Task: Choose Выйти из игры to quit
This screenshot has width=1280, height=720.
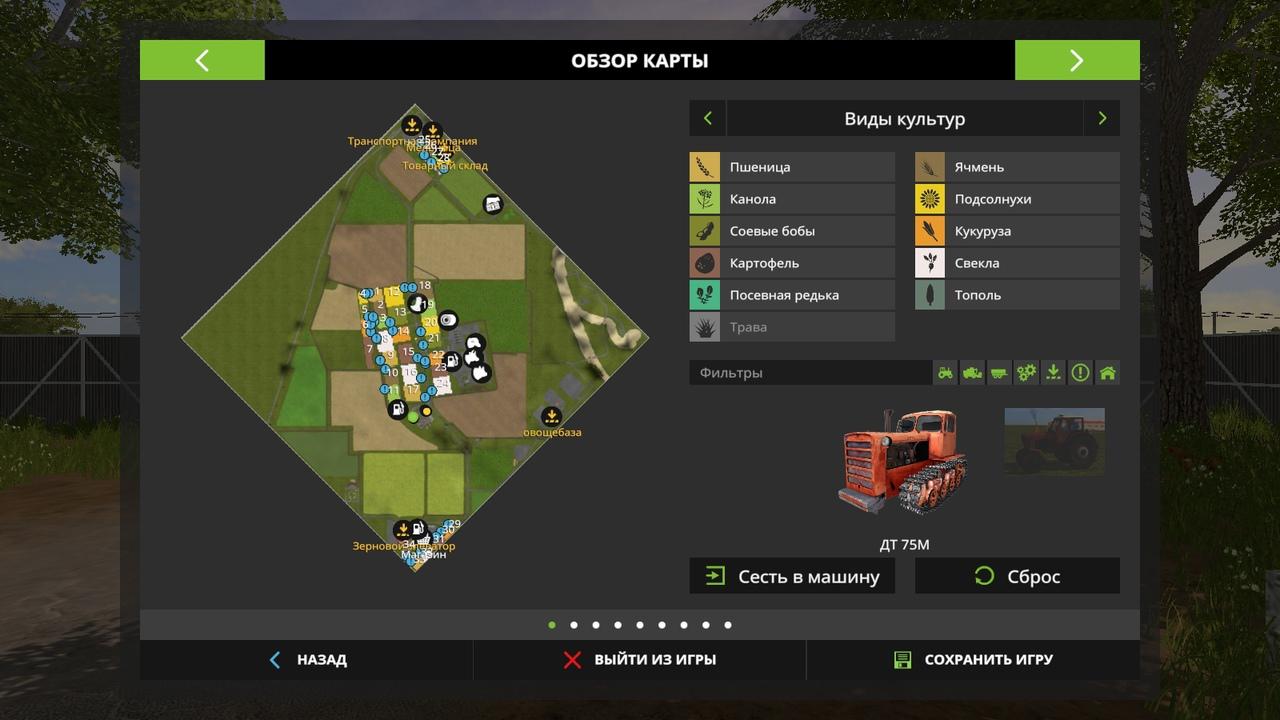Action: tap(640, 660)
